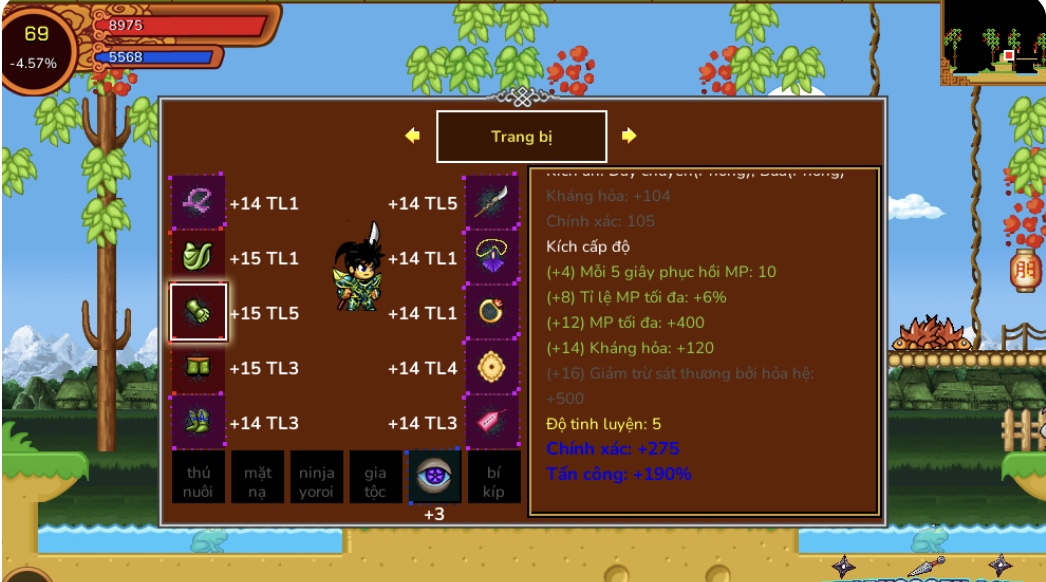Screen dimensions: 1046x582
Task: Open the bí kíp secret manual slot
Action: click(x=494, y=477)
